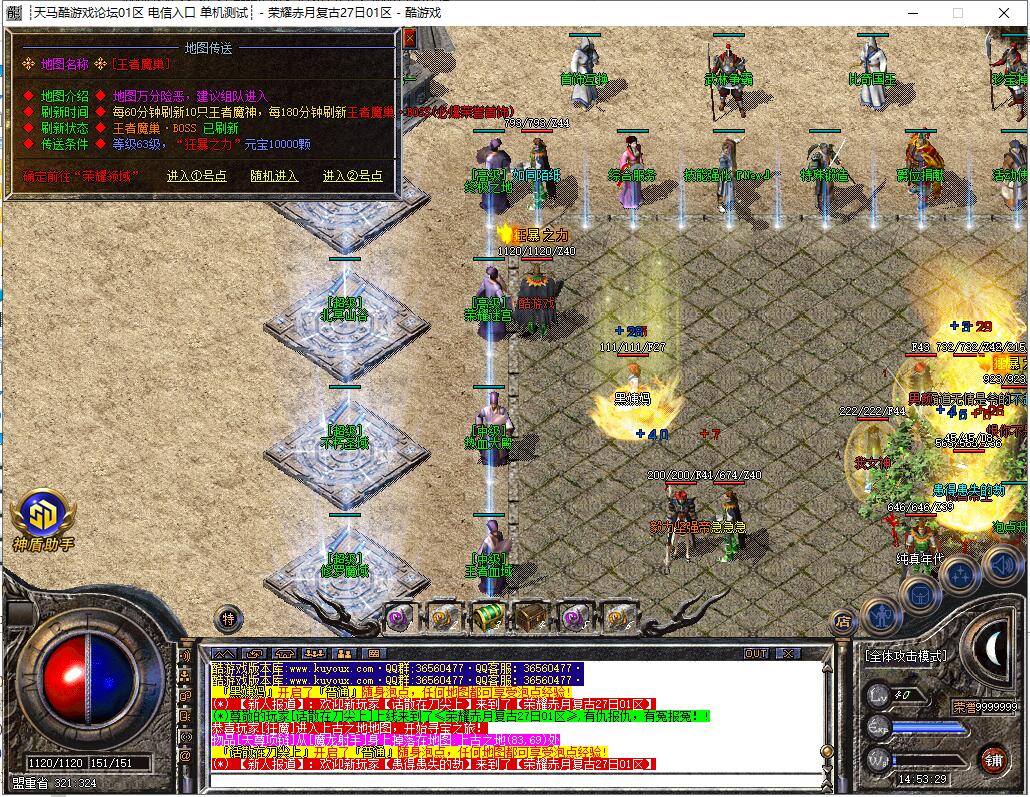This screenshot has width=1030, height=797.
Task: Select the 随机进入 random entry link
Action: [x=274, y=176]
